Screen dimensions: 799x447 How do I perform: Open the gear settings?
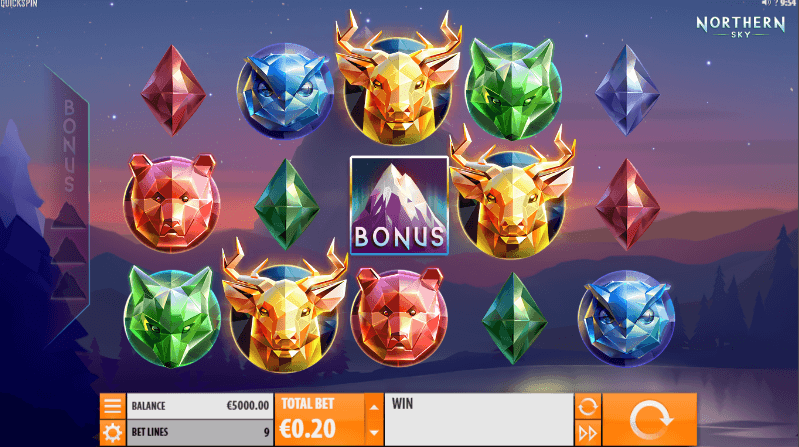[113, 433]
